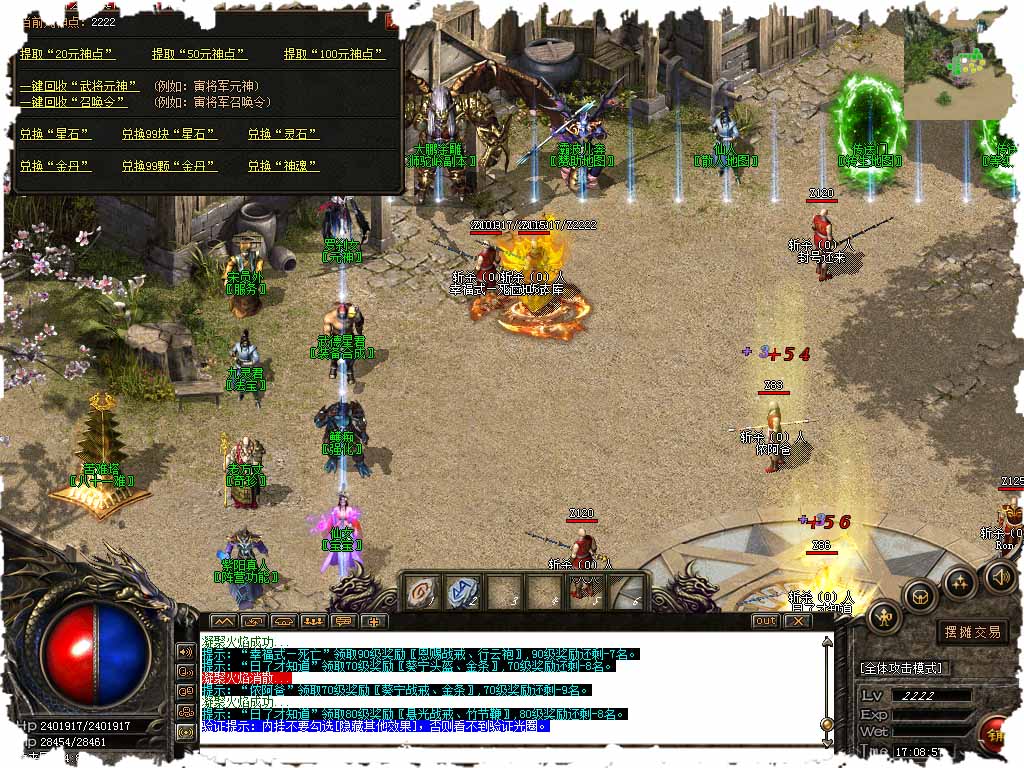Select 兑换99块 "星石" option

pos(168,134)
